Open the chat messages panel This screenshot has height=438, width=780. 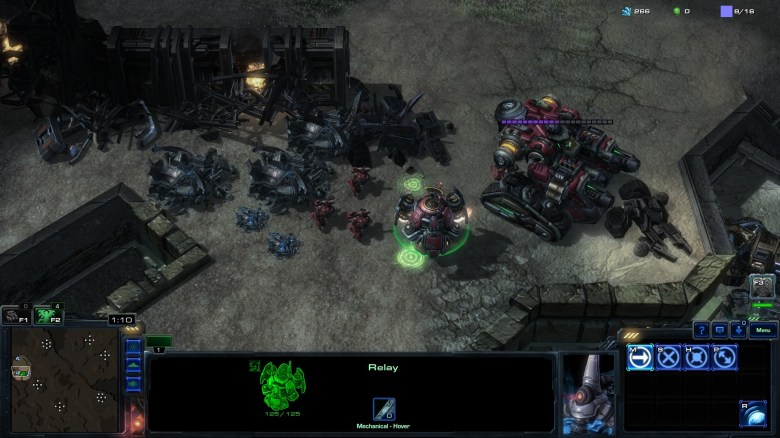(x=719, y=330)
